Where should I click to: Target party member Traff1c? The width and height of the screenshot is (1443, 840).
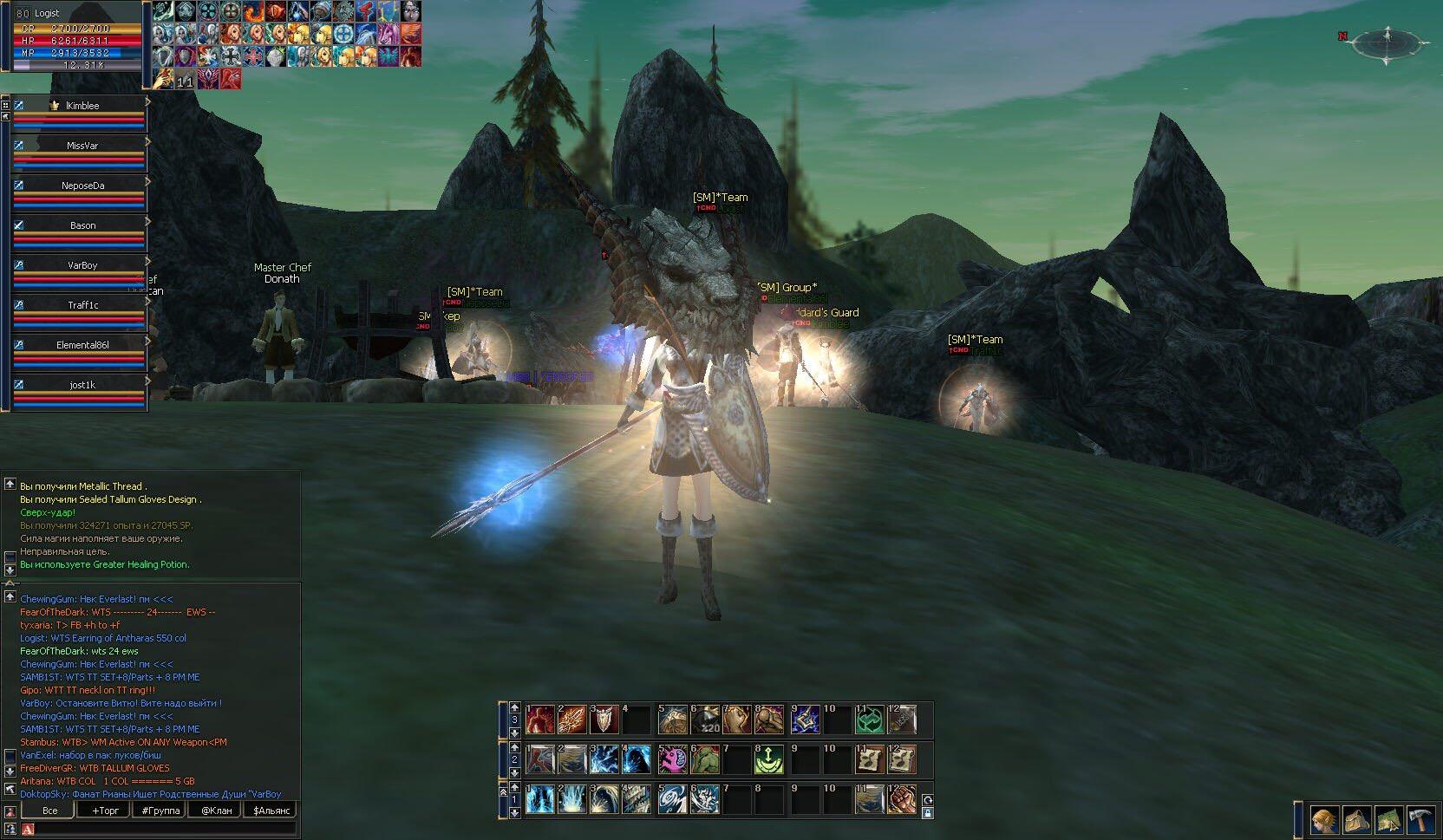(x=82, y=305)
